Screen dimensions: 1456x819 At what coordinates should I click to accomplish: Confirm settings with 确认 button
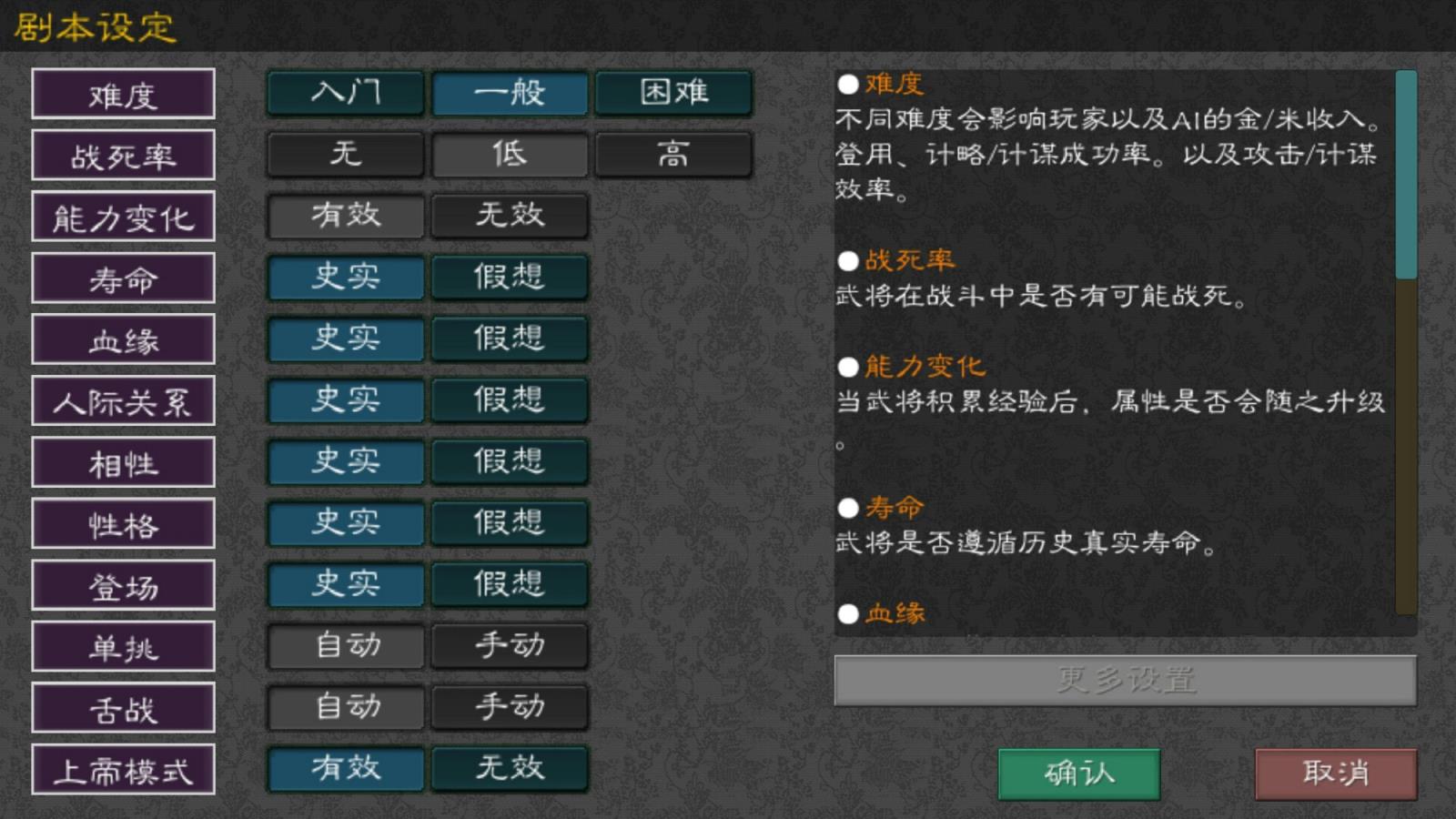(x=1078, y=774)
